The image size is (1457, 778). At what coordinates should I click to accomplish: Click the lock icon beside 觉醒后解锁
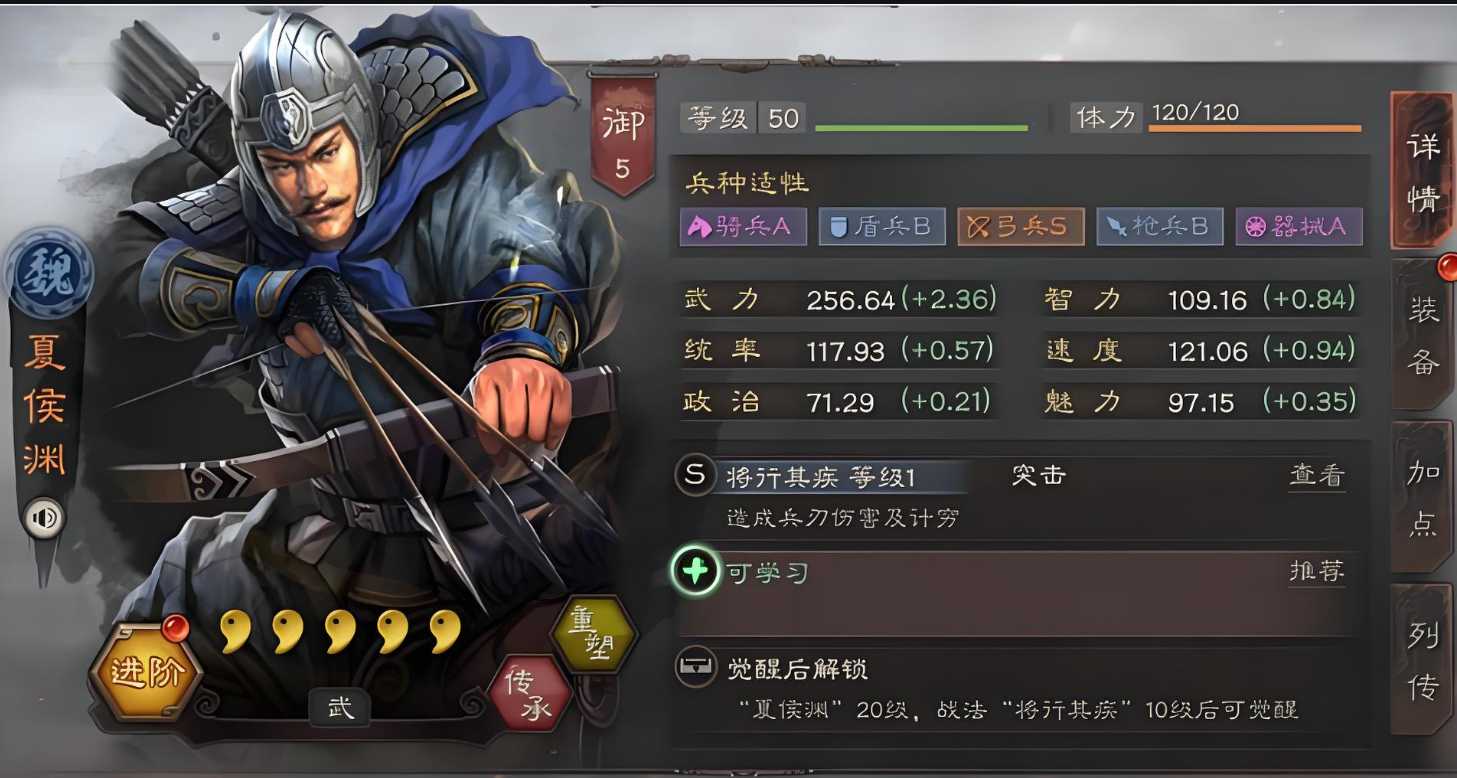pyautogui.click(x=695, y=667)
